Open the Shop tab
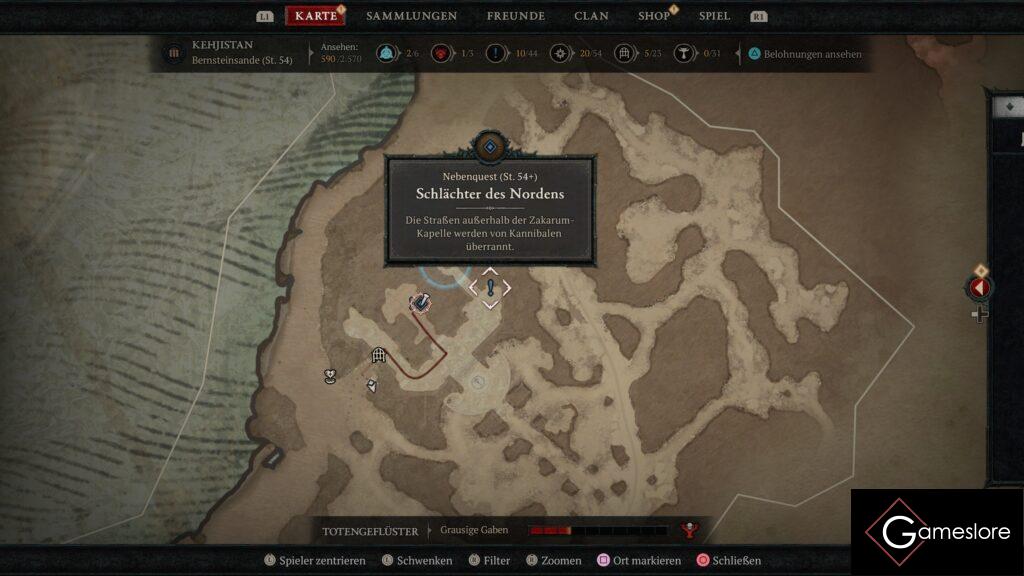The image size is (1024, 576). [654, 16]
